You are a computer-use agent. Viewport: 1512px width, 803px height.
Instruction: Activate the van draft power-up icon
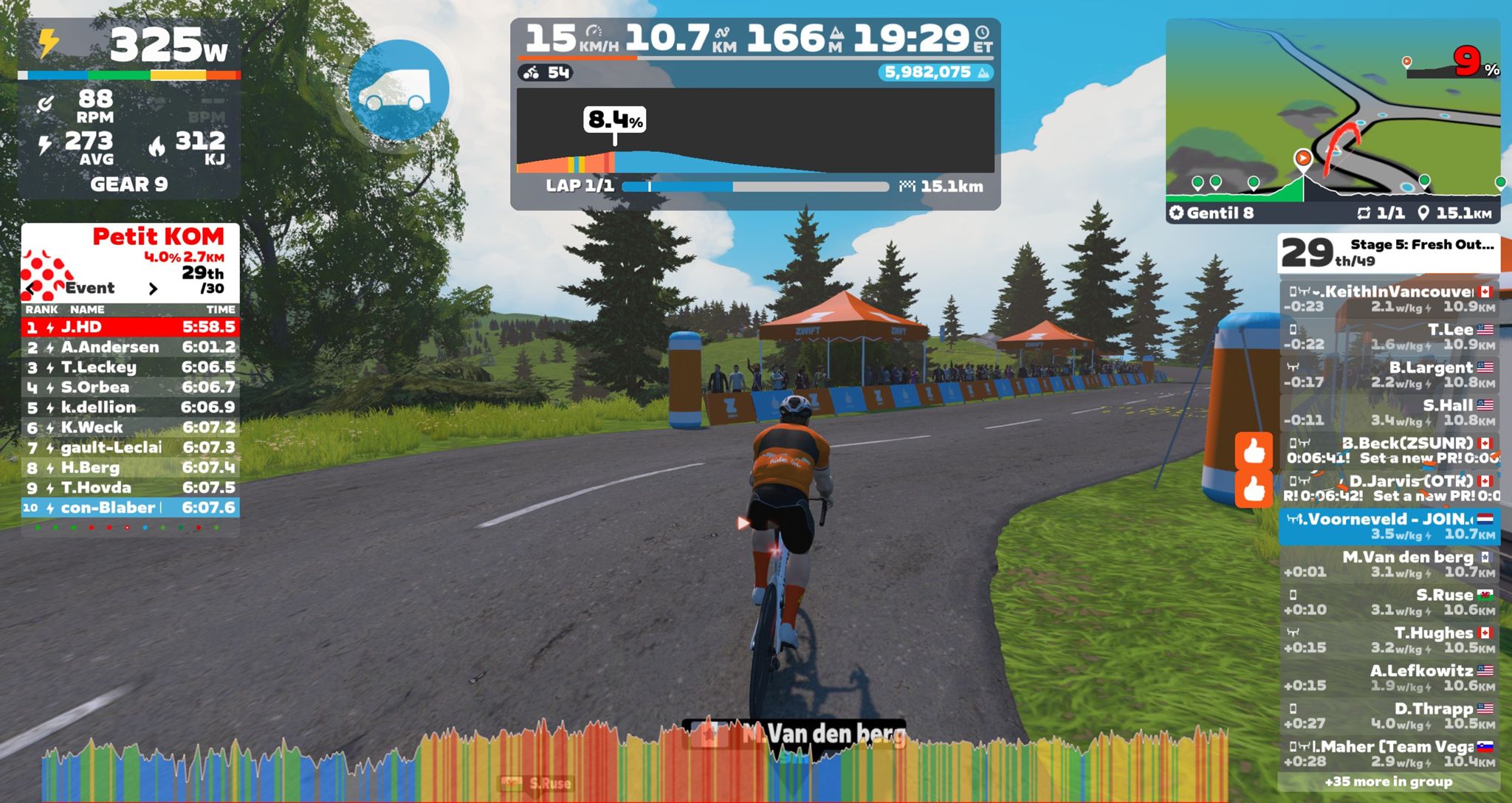(x=399, y=90)
